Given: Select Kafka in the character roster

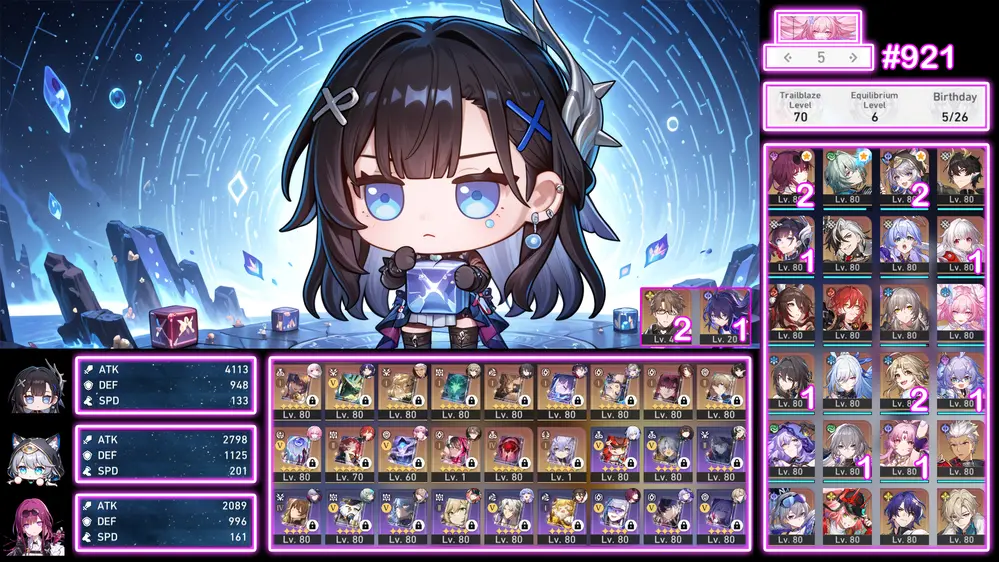Looking at the screenshot, I should pos(791,177).
